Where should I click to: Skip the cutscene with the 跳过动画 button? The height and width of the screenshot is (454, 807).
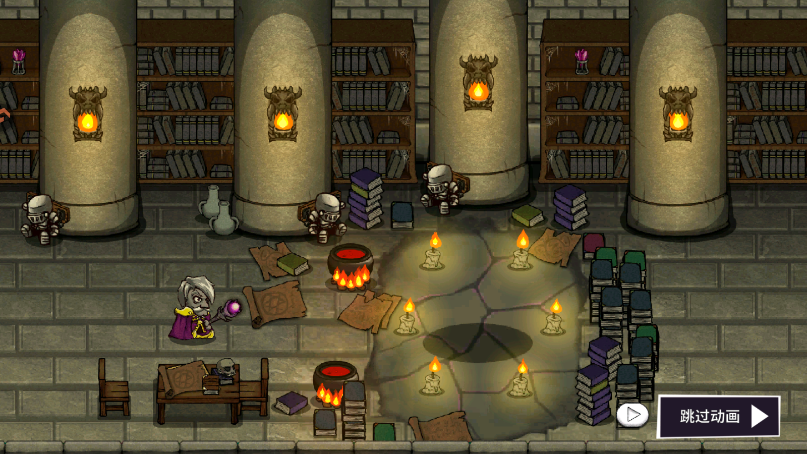point(718,416)
